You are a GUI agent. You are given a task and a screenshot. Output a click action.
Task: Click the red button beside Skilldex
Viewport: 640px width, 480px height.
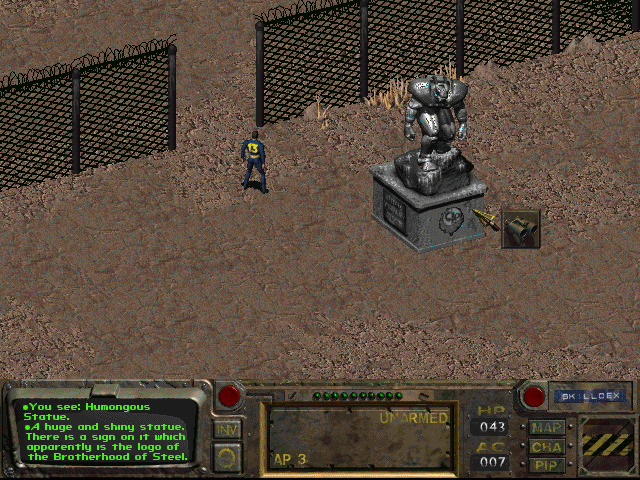tap(534, 396)
